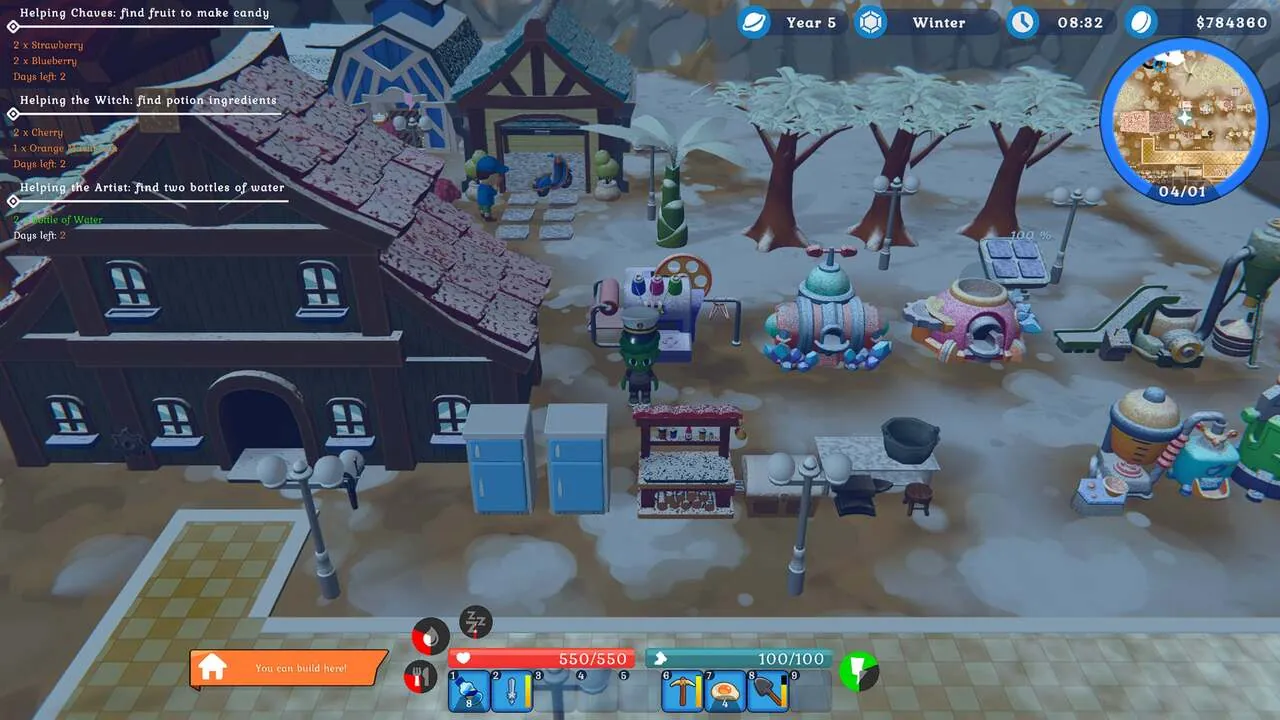Toggle tracking for Helping the Witch quest
The image size is (1280, 720).
12,115
